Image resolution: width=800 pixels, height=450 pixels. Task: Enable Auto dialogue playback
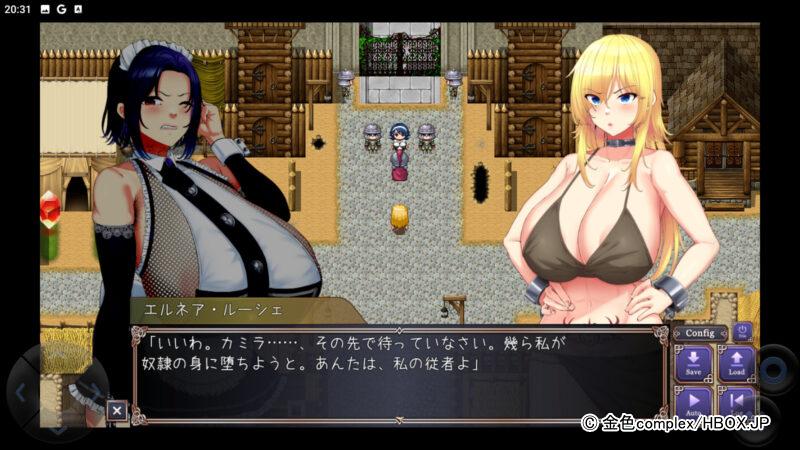click(693, 402)
